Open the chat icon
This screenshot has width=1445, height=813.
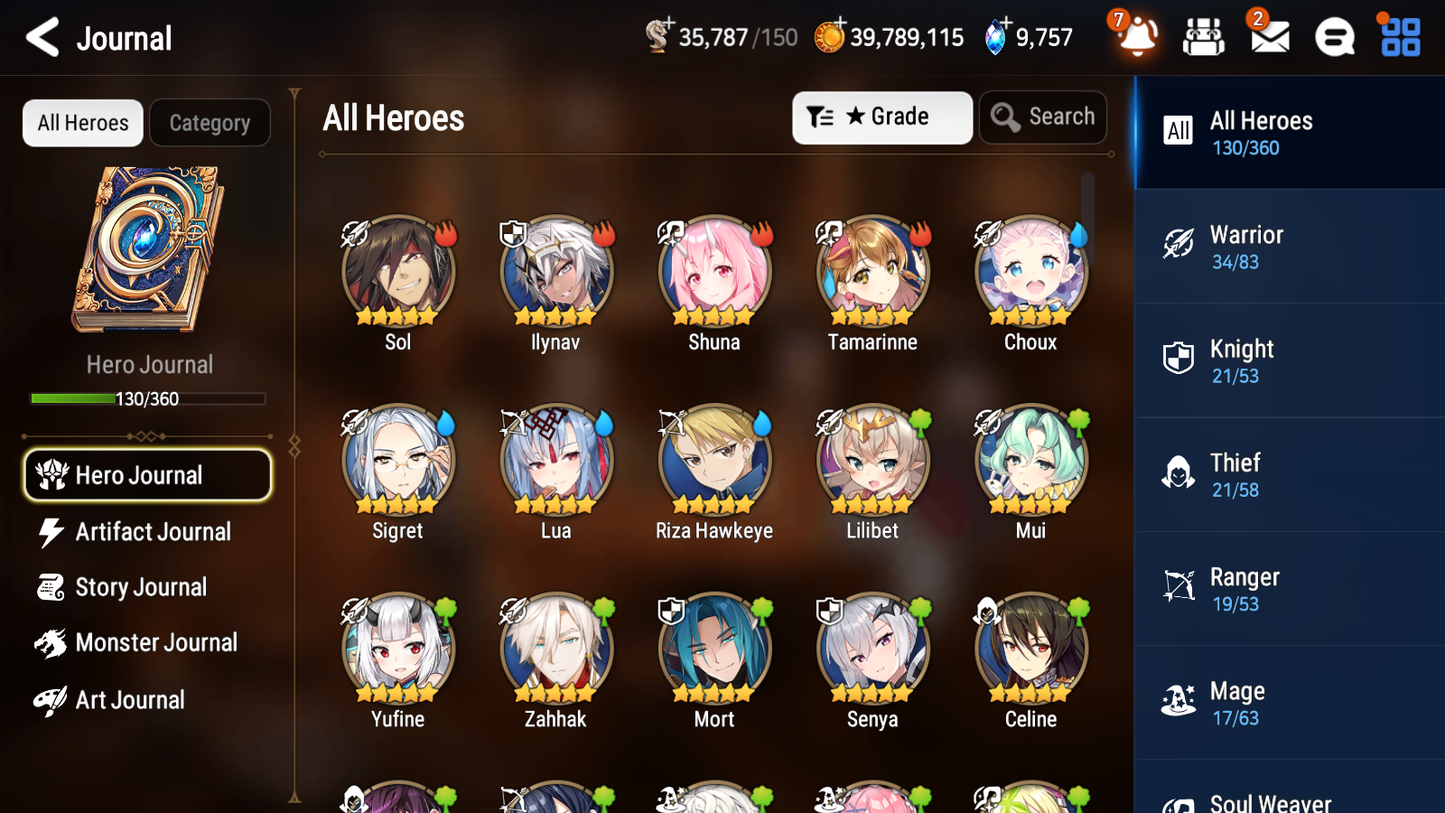(x=1334, y=38)
